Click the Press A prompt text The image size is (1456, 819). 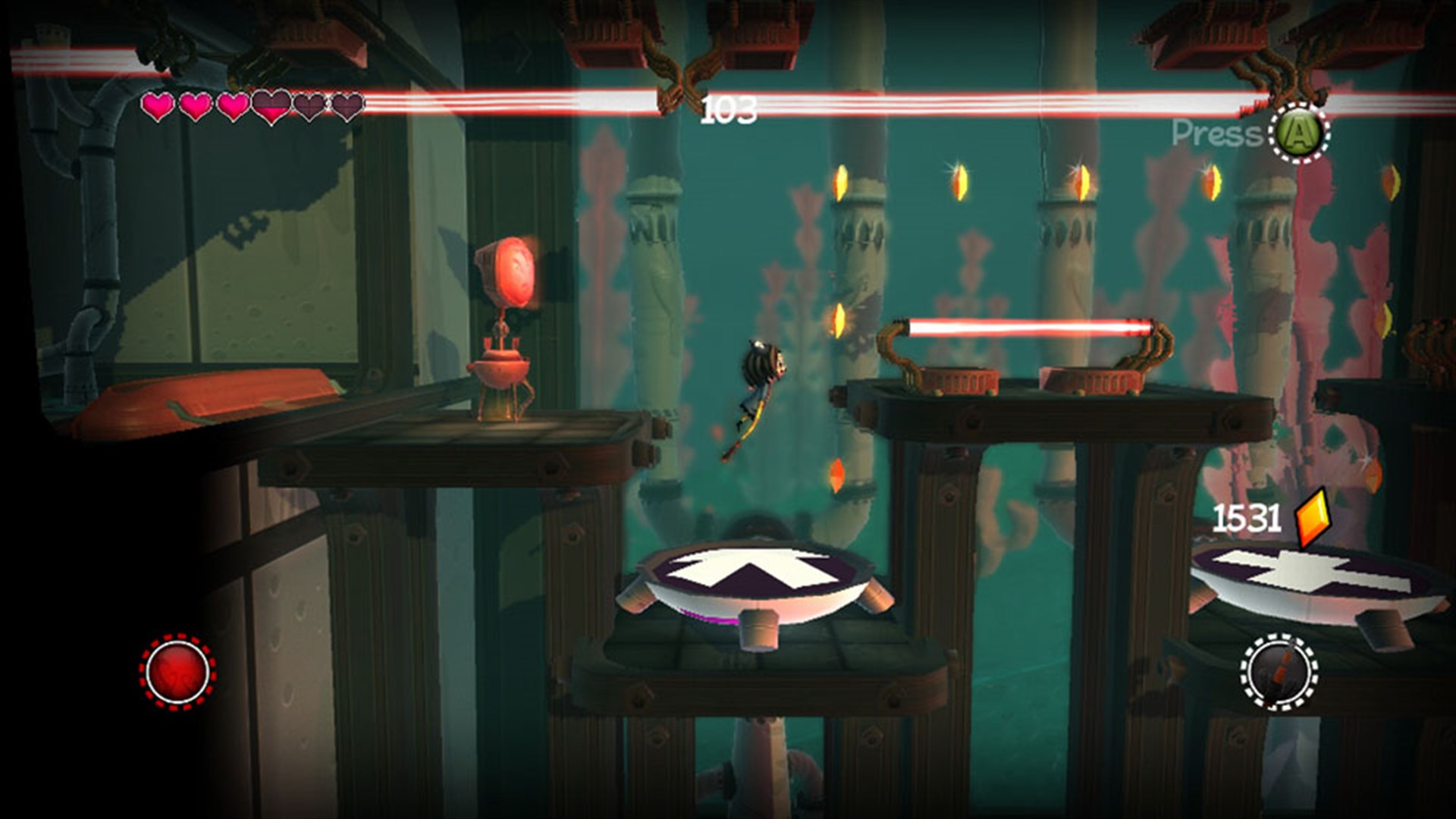pos(1213,133)
